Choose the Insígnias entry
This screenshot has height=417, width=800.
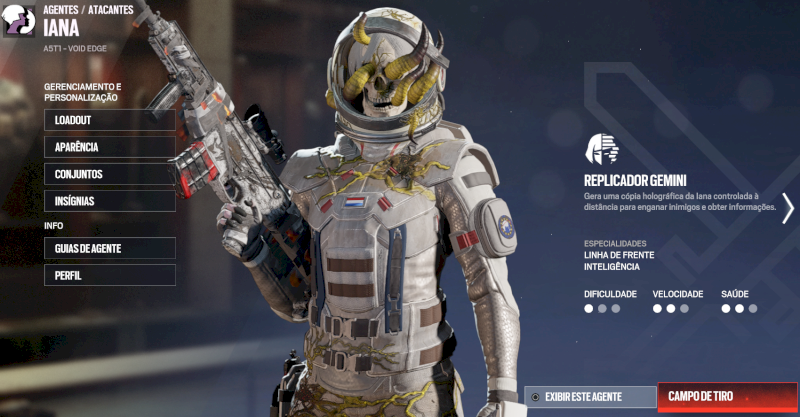tap(109, 201)
